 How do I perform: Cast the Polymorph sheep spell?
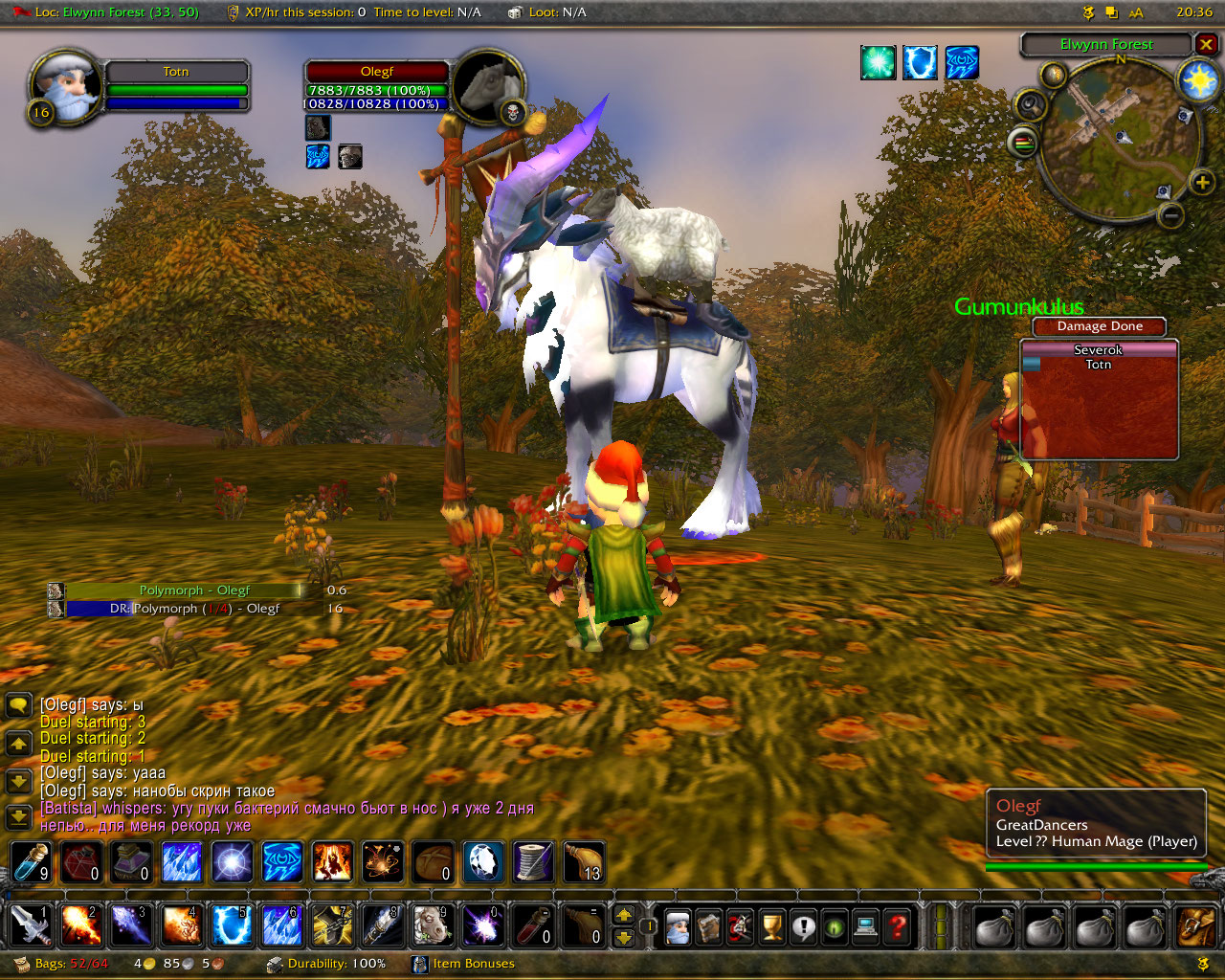[431, 925]
